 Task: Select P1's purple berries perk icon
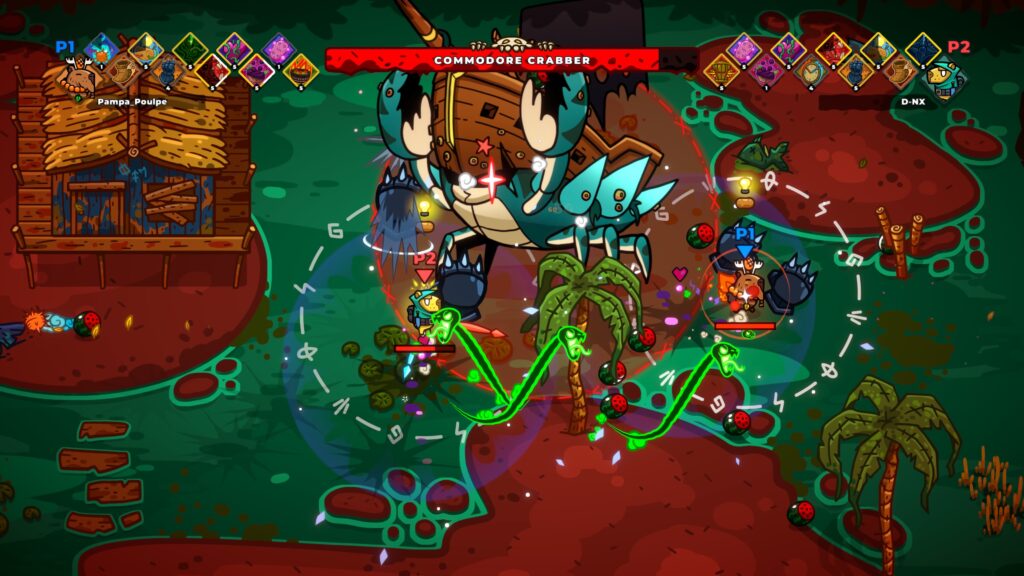tap(256, 71)
